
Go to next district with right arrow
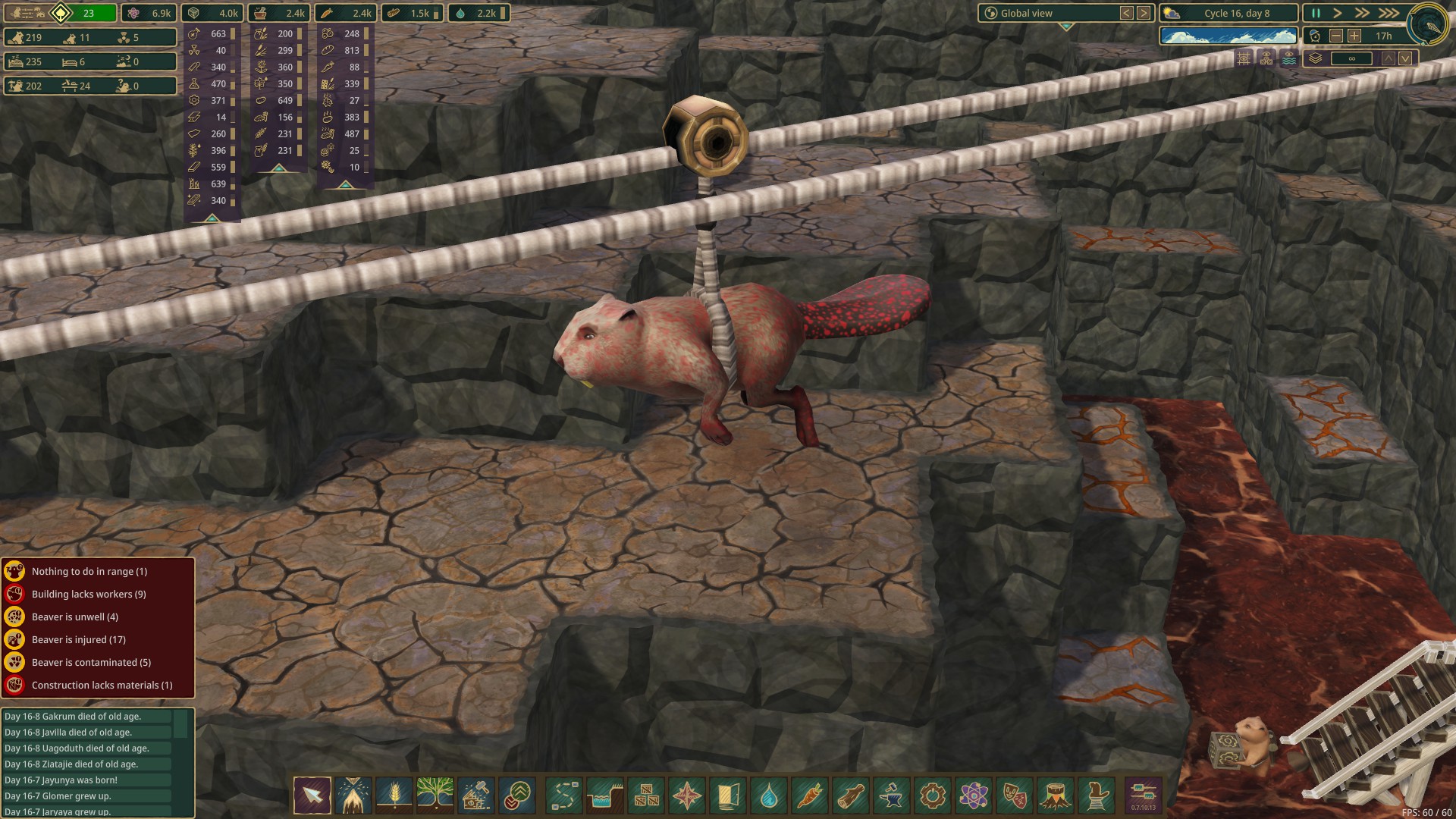tap(1144, 13)
